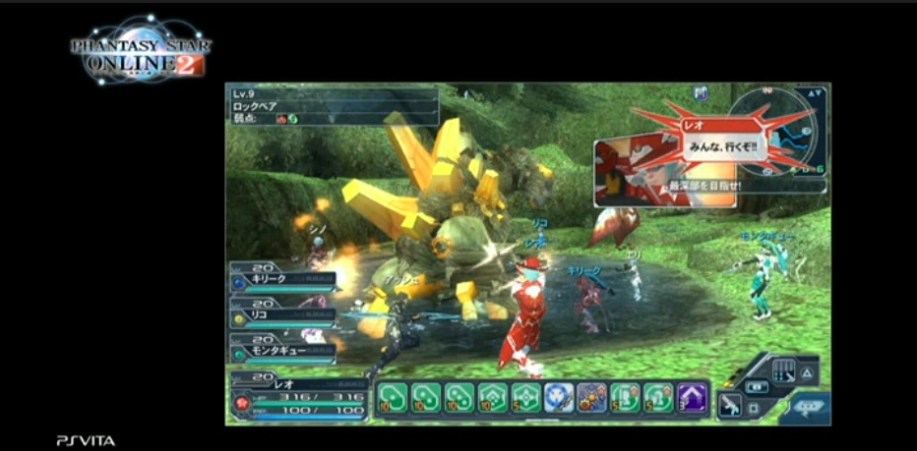Image resolution: width=917 pixels, height=451 pixels.
Task: Select party member リコ in the party list
Action: click(x=282, y=312)
